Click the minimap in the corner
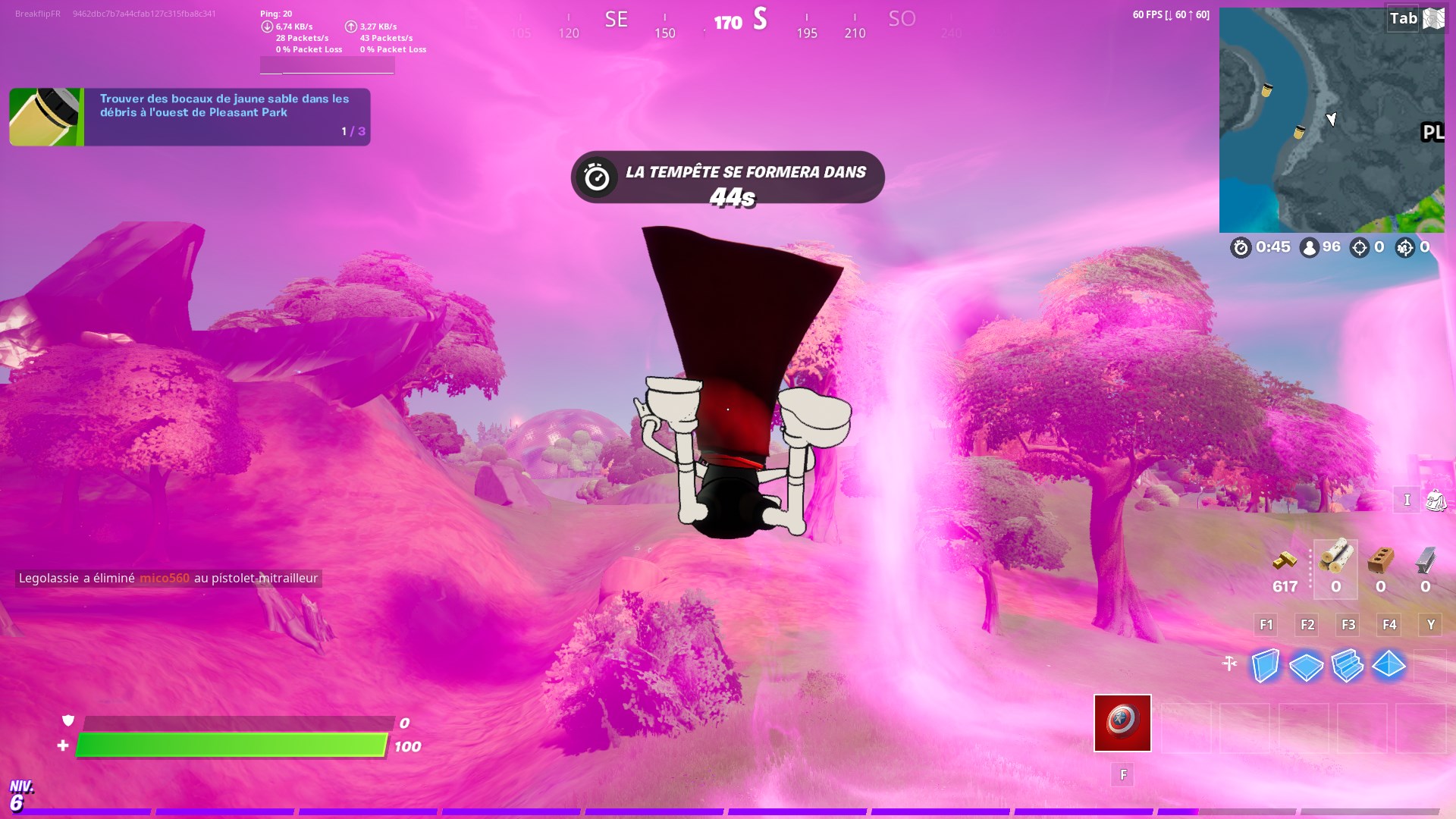 1332,119
